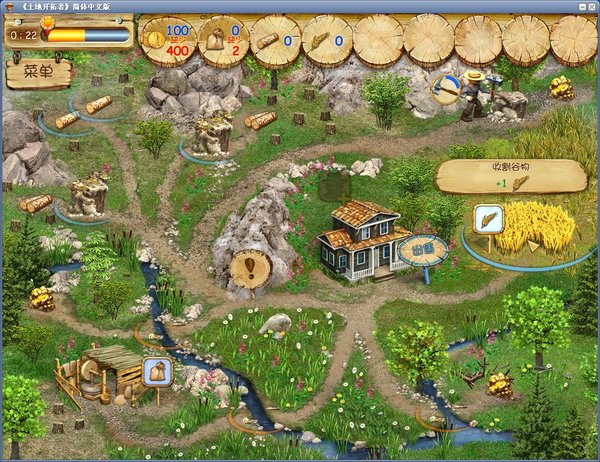Screen dimensions: 600x462
Task: Select the sack icon by the mill
Action: [158, 371]
